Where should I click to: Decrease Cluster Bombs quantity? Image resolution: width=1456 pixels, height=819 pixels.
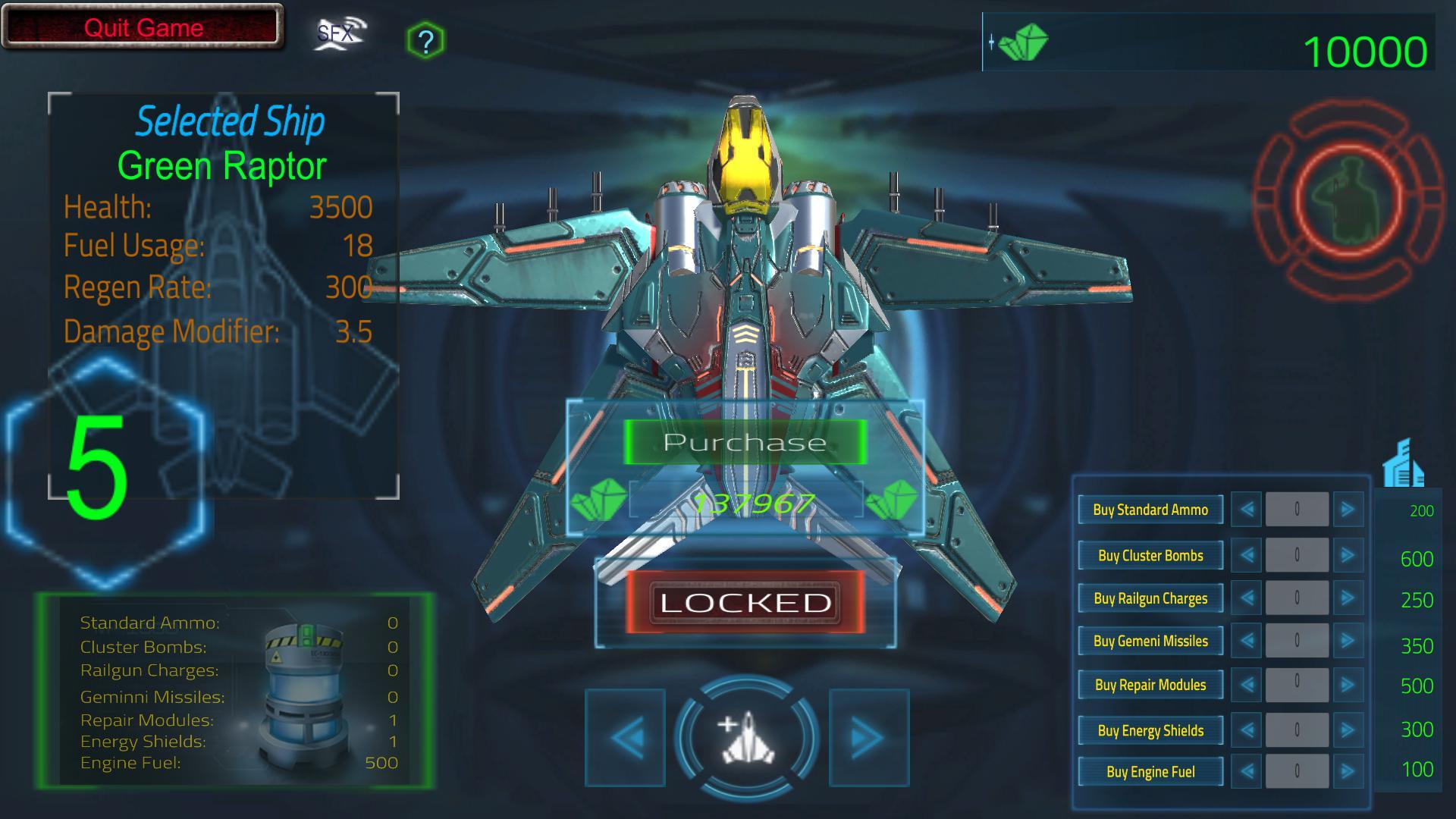point(1247,555)
